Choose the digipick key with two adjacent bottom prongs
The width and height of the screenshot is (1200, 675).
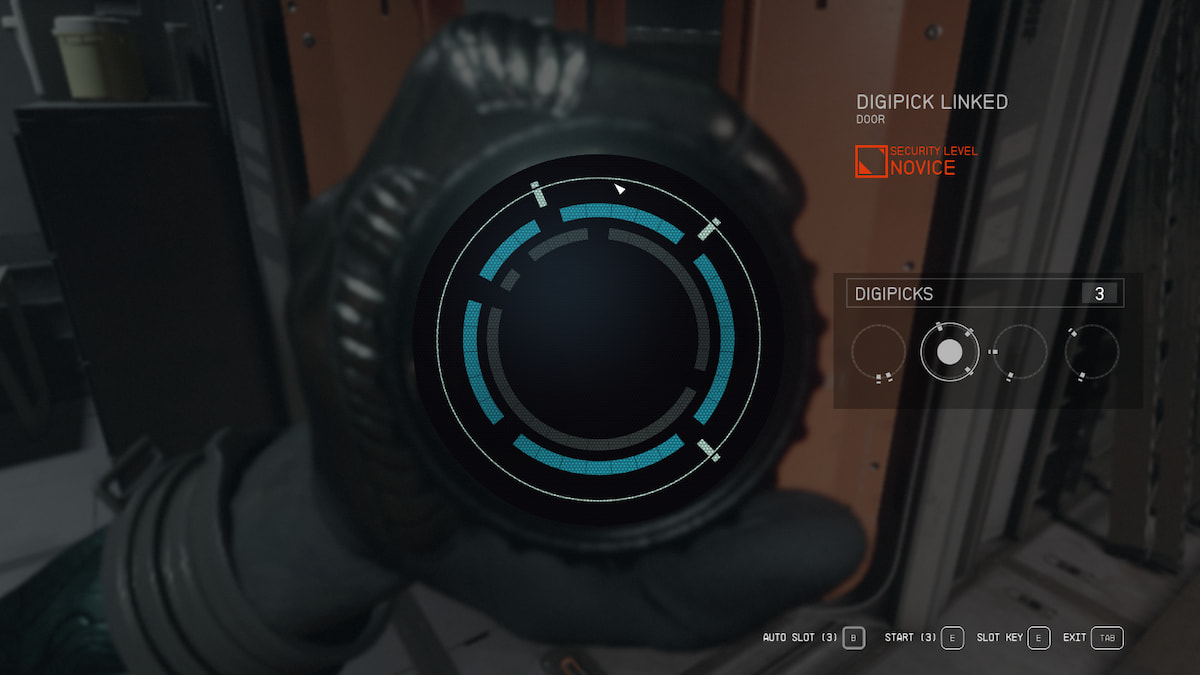[x=879, y=353]
